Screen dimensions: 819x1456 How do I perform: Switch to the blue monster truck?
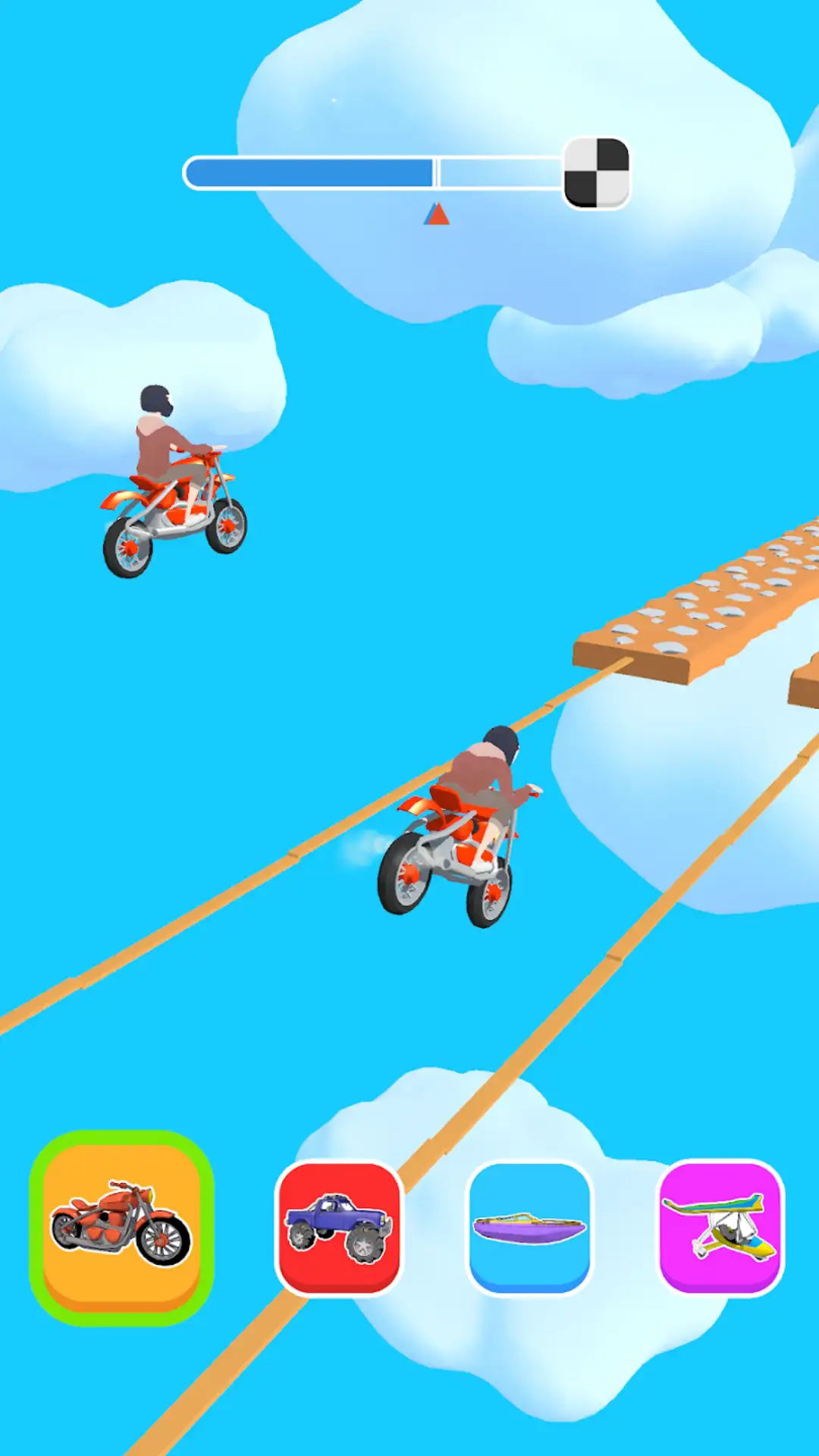click(339, 1227)
